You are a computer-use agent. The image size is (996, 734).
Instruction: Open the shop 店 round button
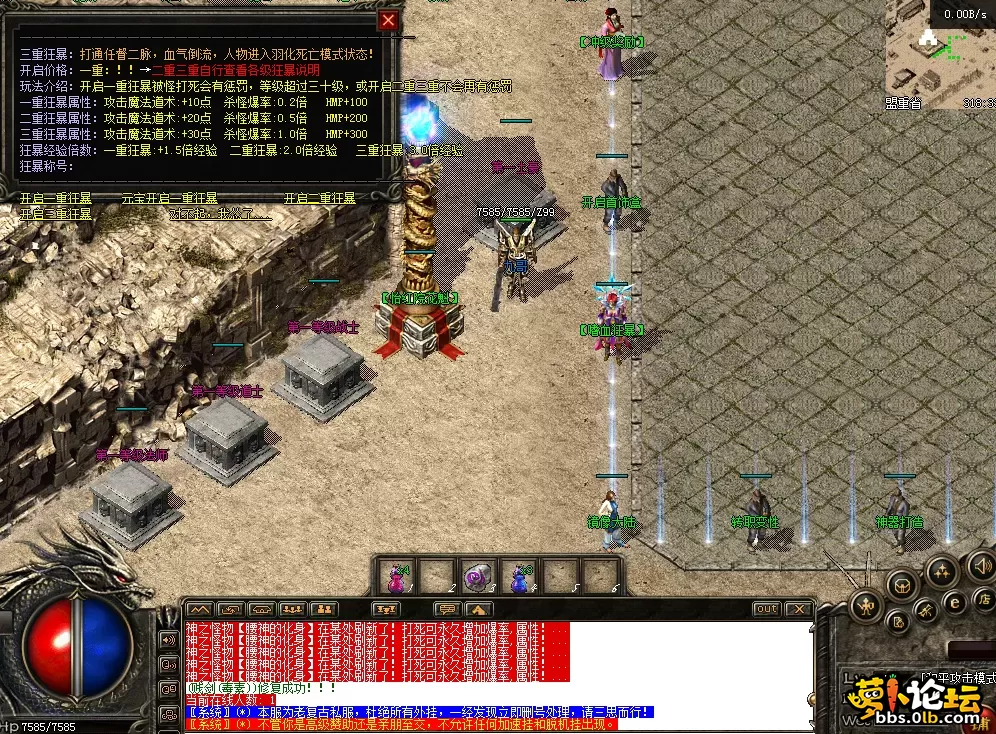coord(983,600)
